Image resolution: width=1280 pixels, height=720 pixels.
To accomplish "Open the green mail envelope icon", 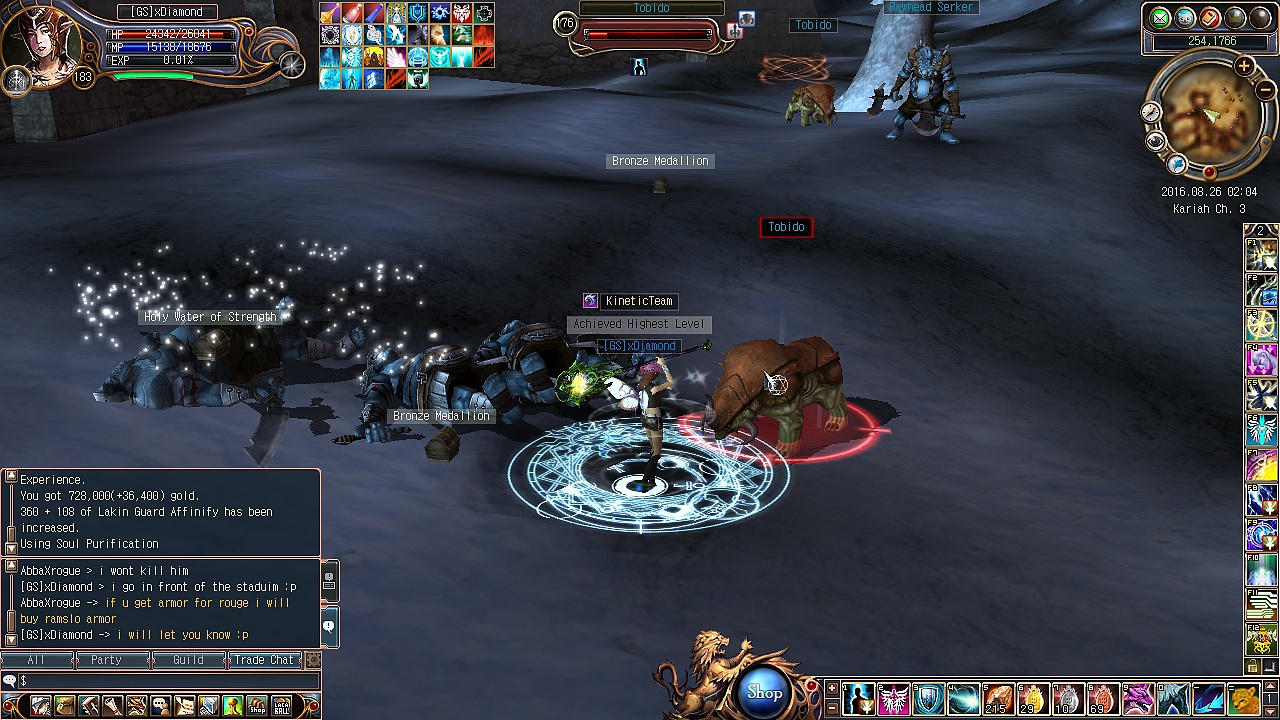I will click(x=1160, y=18).
